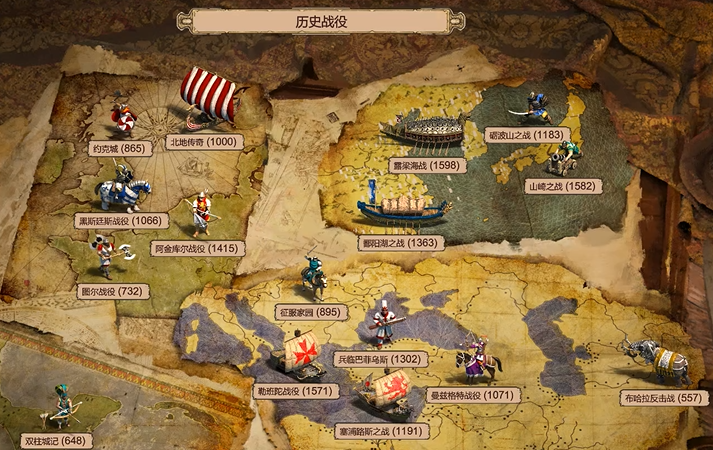Pick the 鄱阳湖之战 (1363) battle
Screen dimensions: 713x450
[x=401, y=242]
